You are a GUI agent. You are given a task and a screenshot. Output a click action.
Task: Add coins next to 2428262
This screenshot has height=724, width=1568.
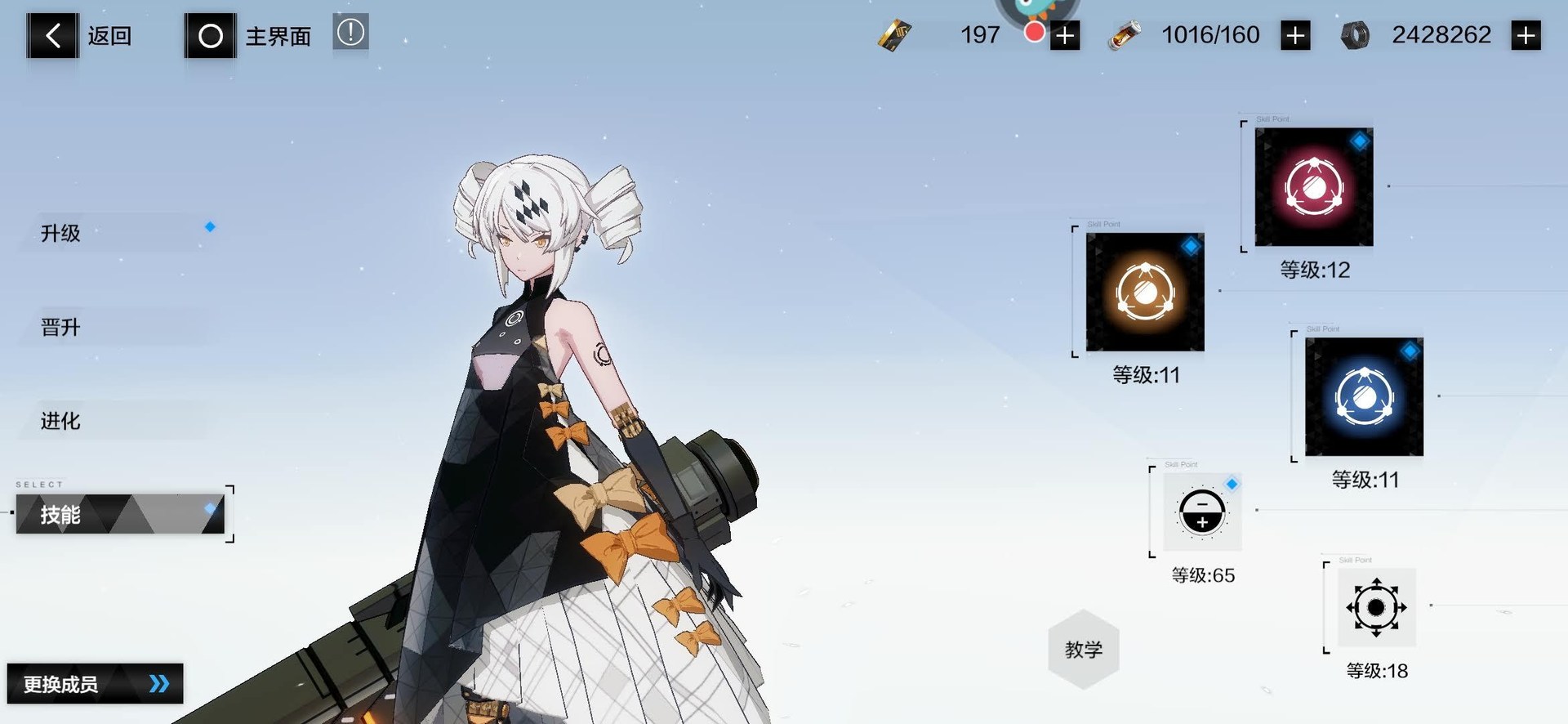pos(1526,36)
